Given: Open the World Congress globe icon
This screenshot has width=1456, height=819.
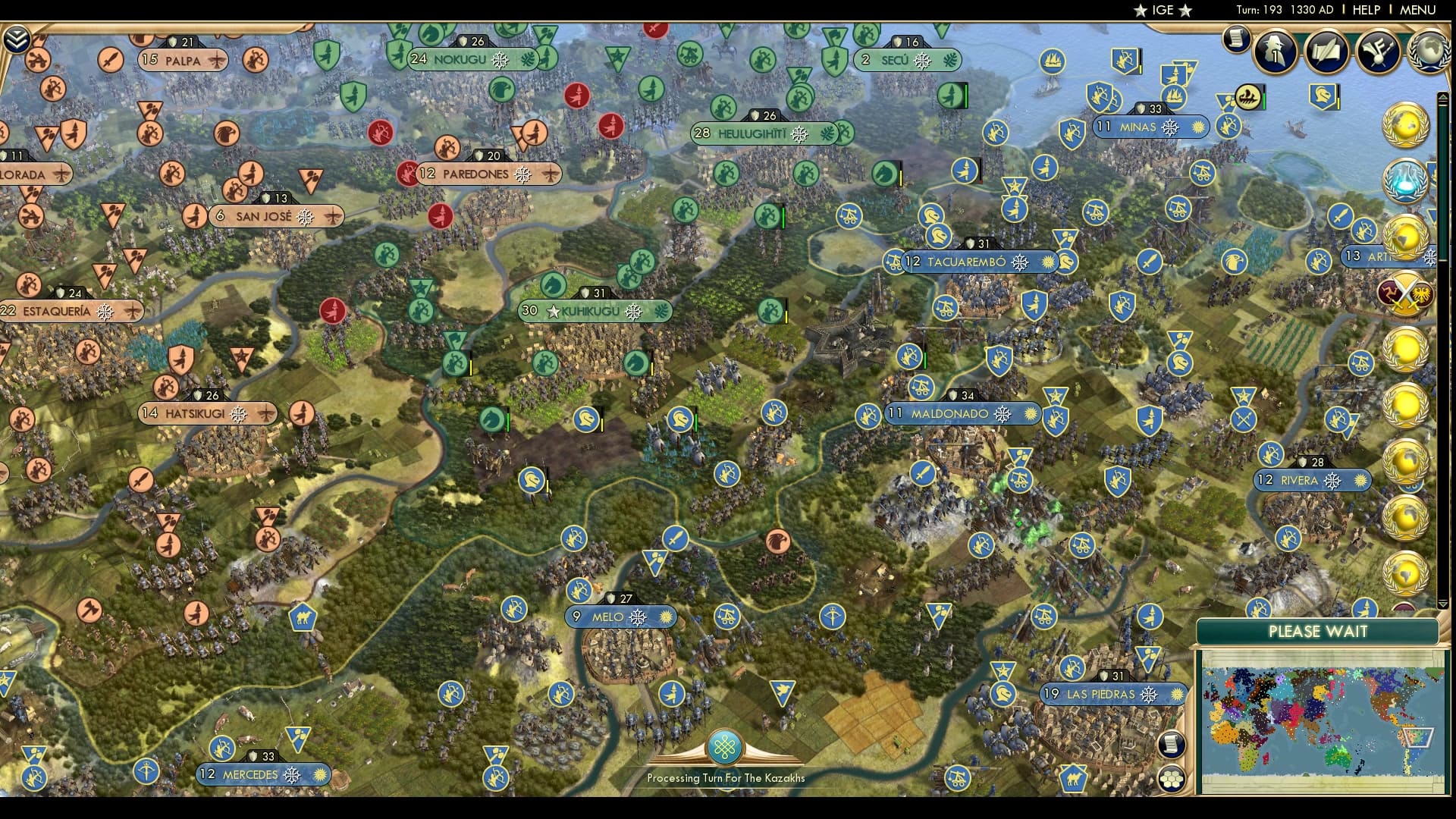Looking at the screenshot, I should (1429, 55).
